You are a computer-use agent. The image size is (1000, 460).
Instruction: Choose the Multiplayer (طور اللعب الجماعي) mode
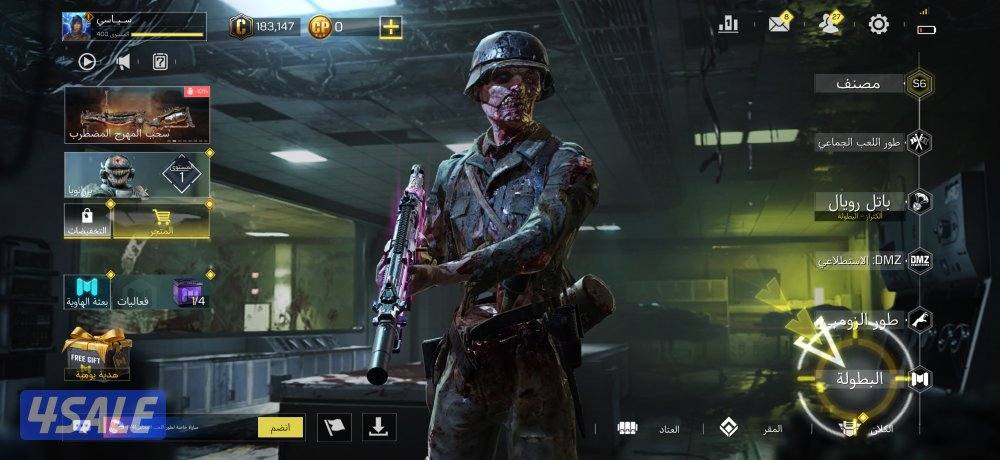(x=861, y=142)
